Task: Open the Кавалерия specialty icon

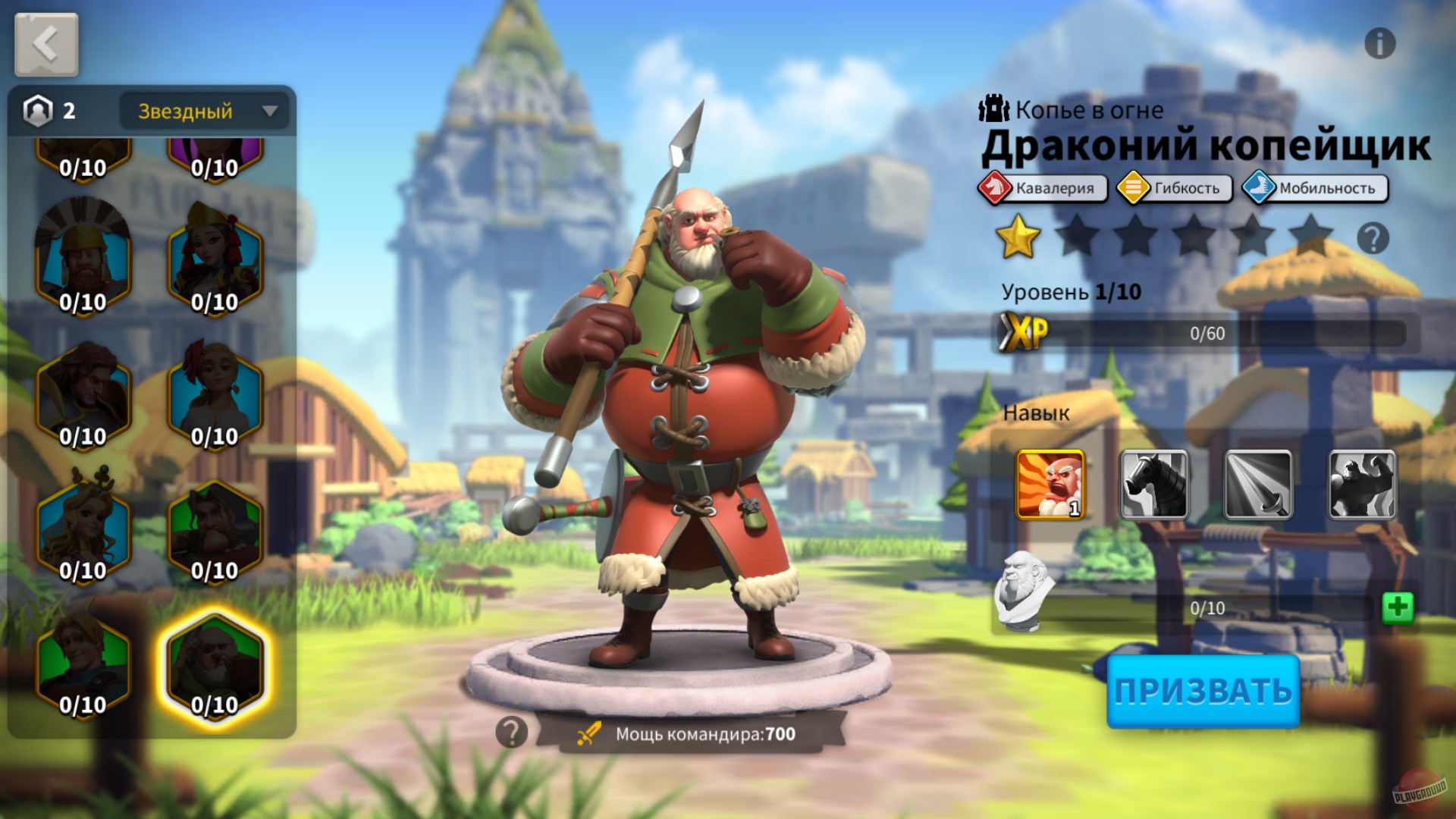Action: coord(1043,188)
